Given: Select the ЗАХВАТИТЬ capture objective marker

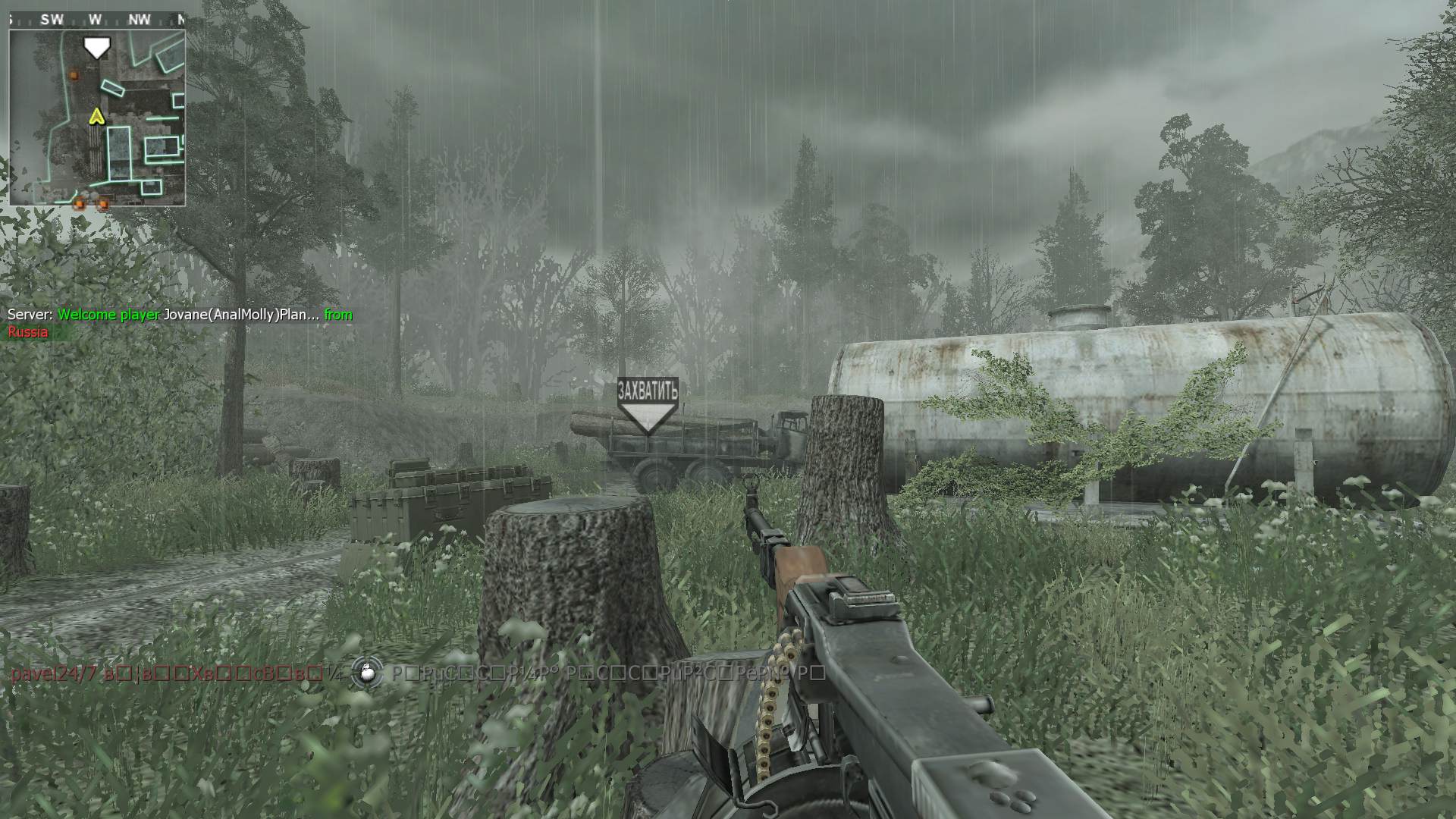Looking at the screenshot, I should pyautogui.click(x=648, y=406).
